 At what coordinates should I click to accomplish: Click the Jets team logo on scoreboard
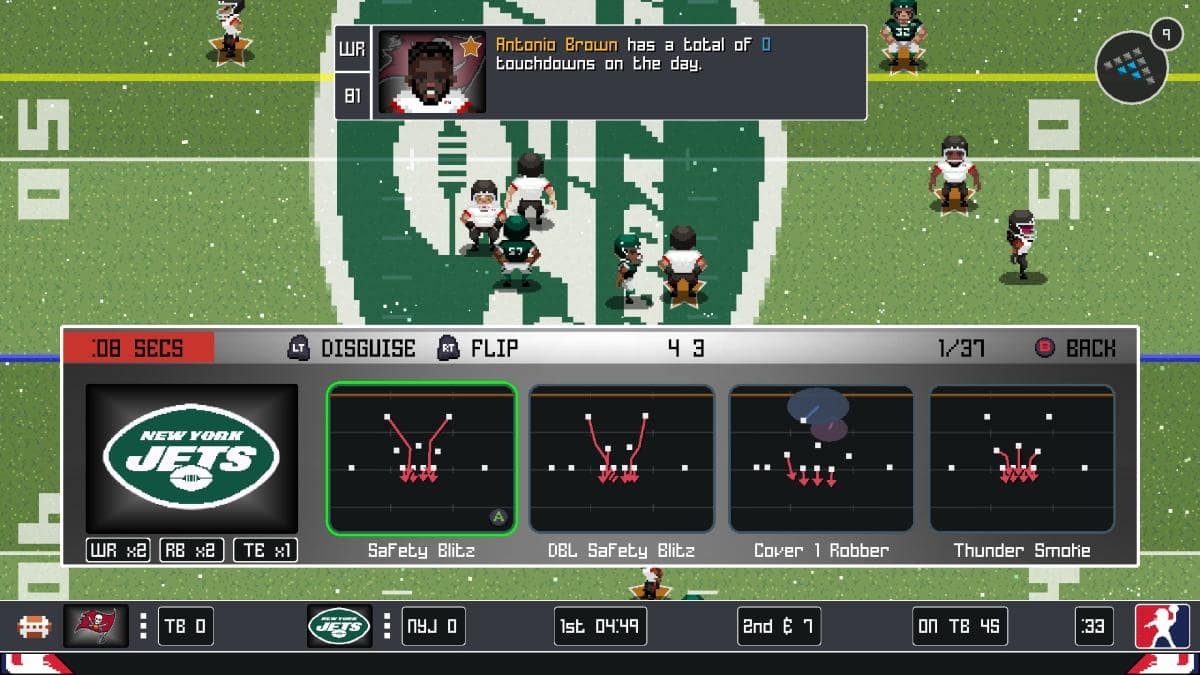[x=339, y=626]
